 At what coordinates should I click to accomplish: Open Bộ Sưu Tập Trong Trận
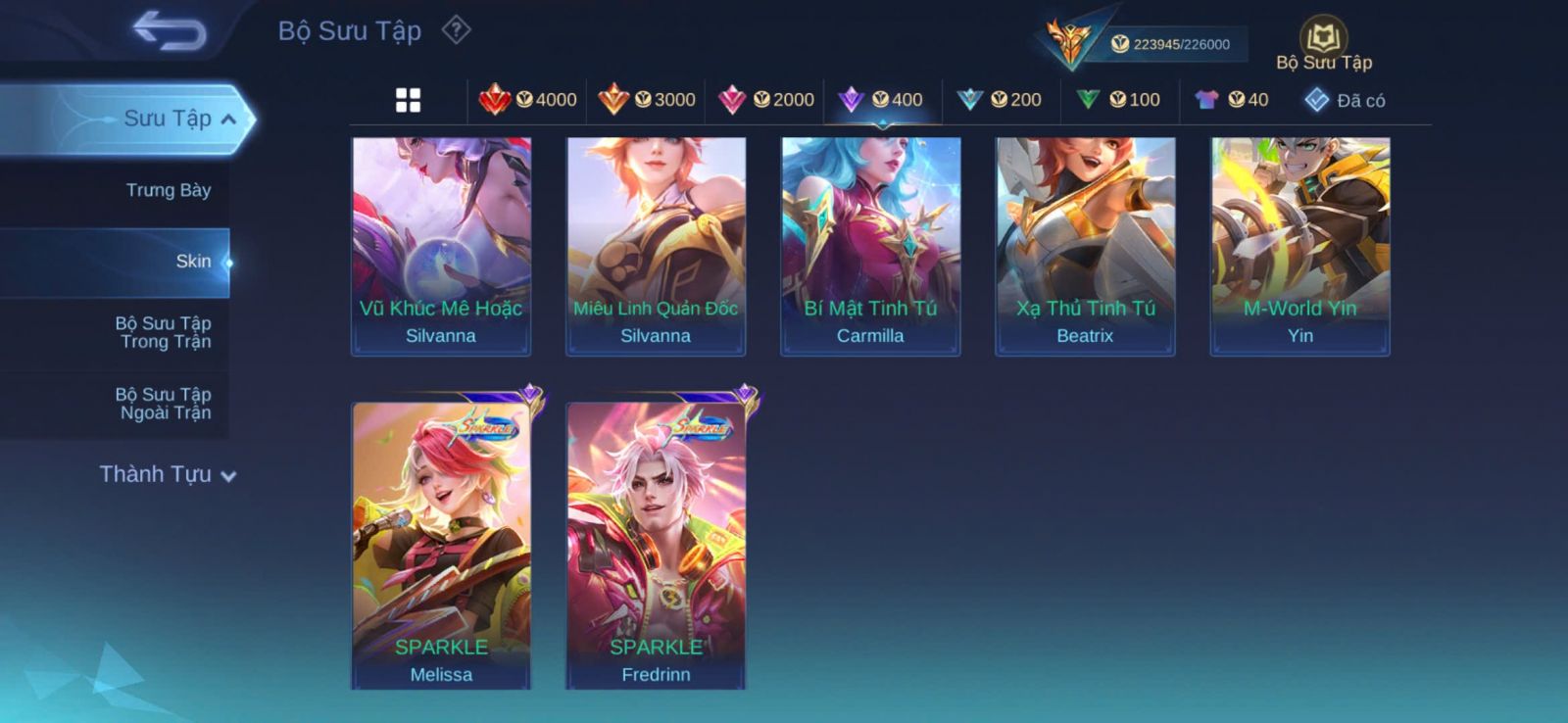(x=163, y=332)
